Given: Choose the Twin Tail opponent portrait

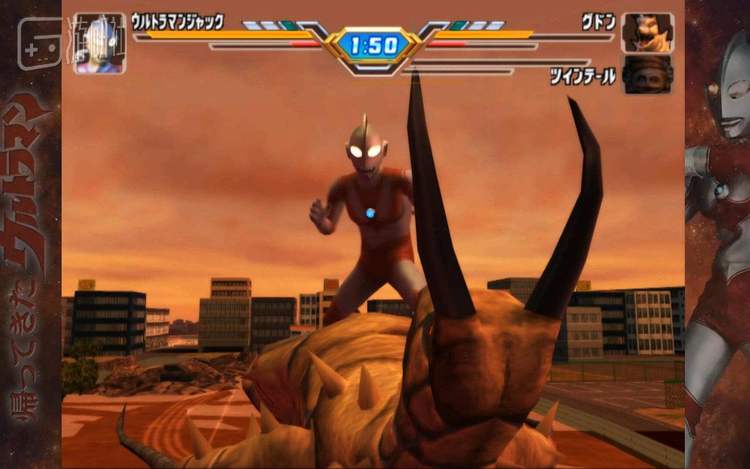Looking at the screenshot, I should (647, 75).
